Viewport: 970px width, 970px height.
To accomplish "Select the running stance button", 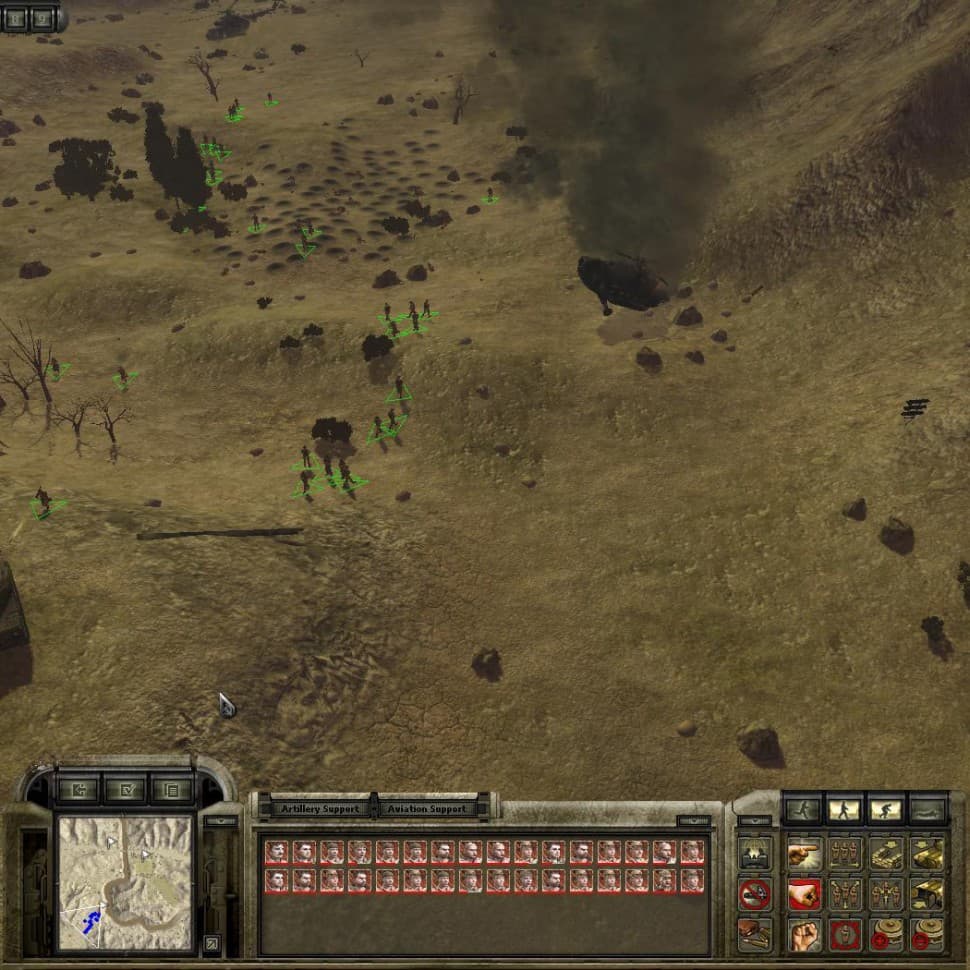I will (801, 810).
